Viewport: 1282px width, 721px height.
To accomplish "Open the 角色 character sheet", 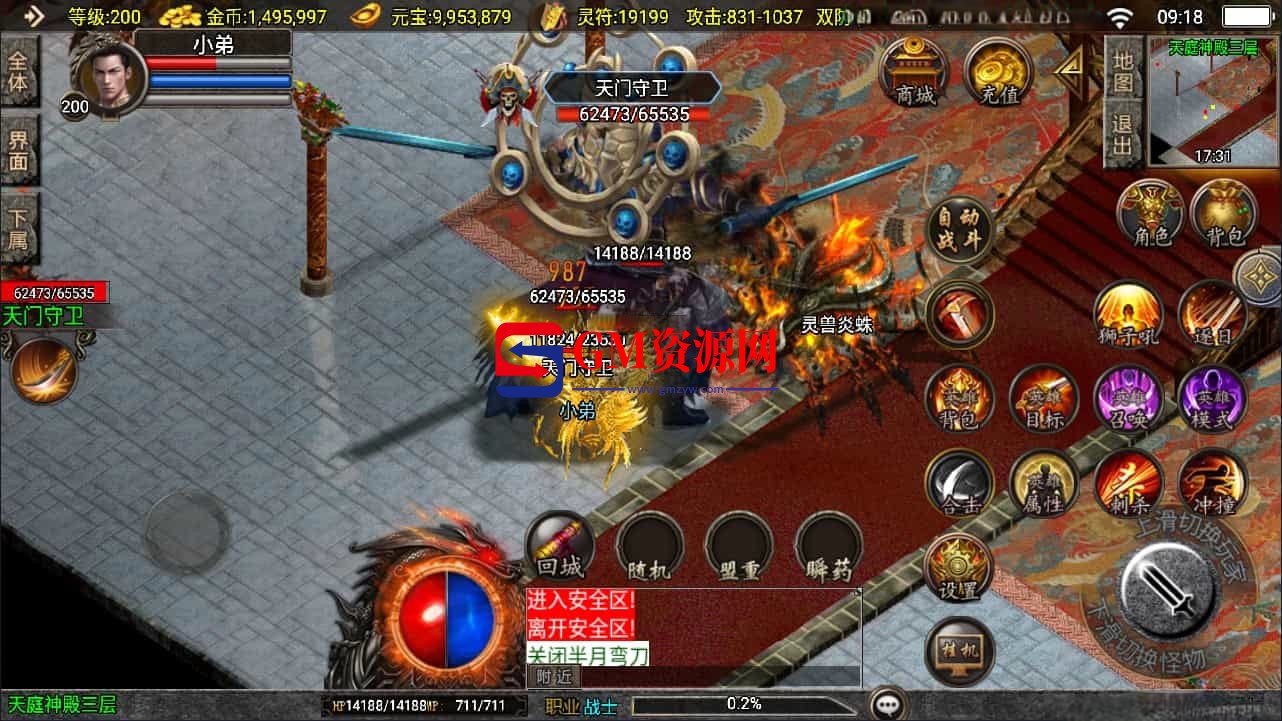I will (x=1150, y=212).
